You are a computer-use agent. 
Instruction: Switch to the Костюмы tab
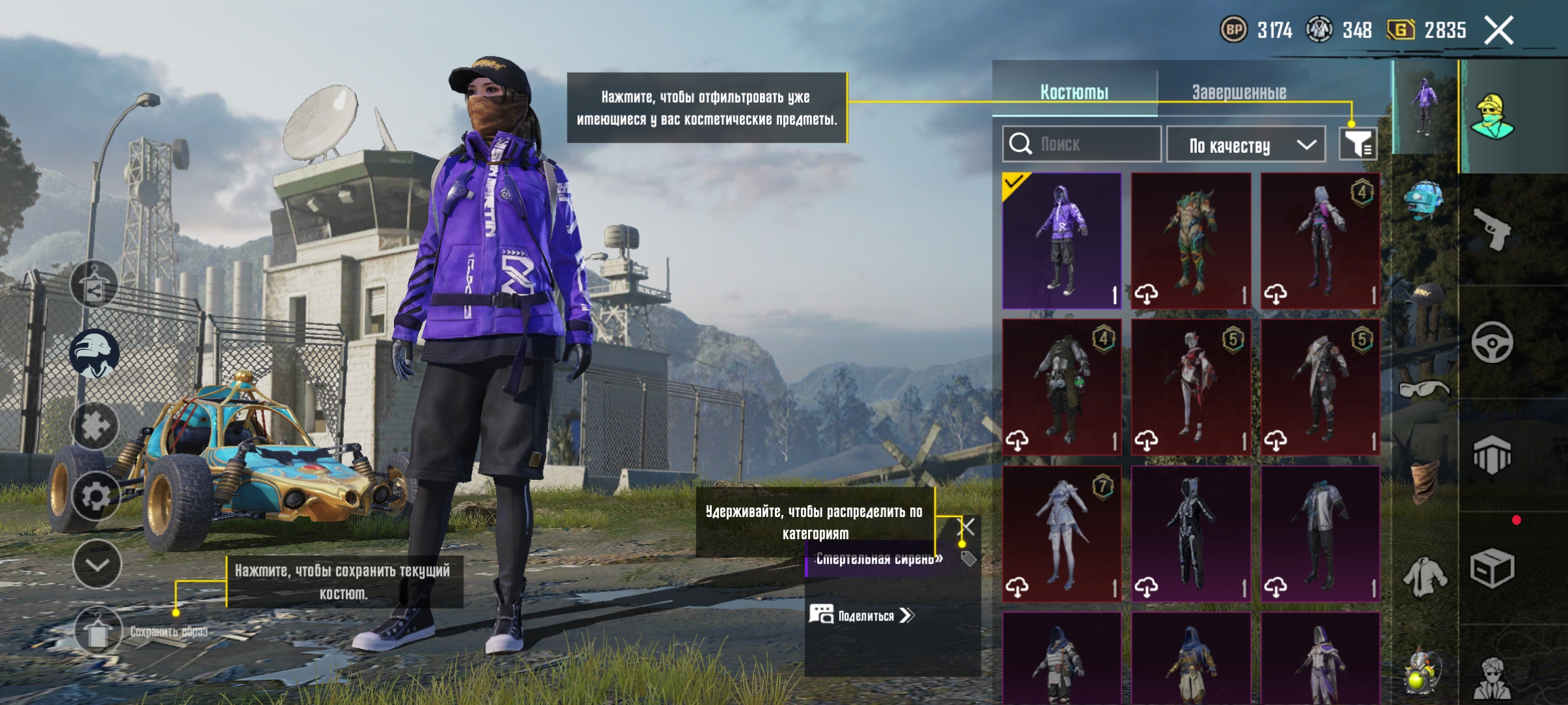click(x=1074, y=92)
